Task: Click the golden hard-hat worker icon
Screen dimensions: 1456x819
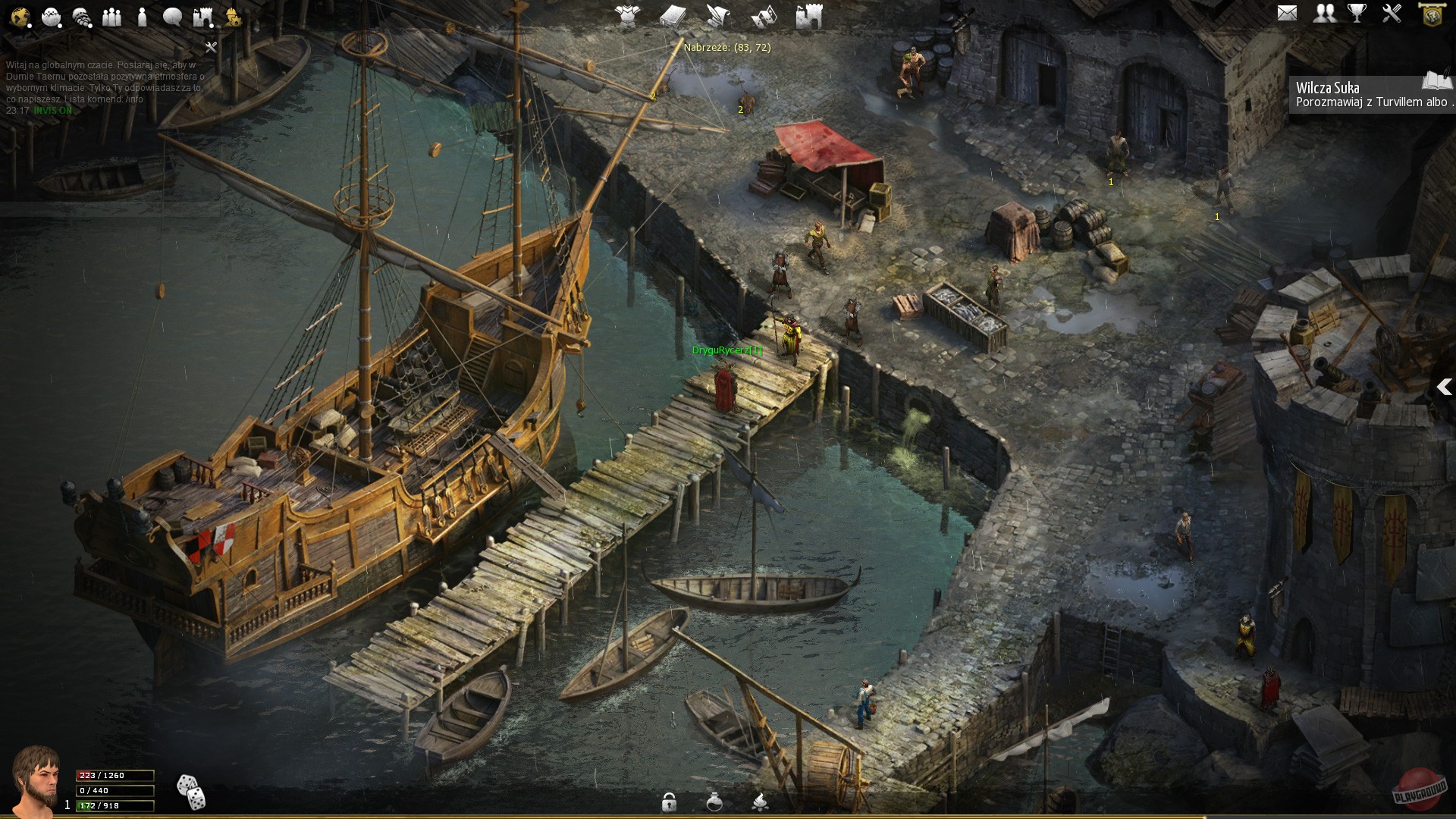Action: coord(233,17)
